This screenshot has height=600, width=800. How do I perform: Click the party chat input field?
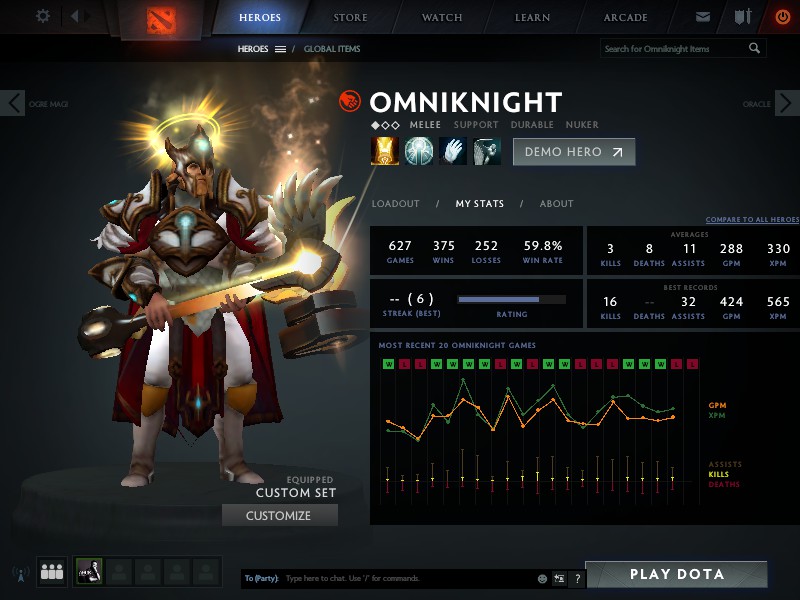405,579
